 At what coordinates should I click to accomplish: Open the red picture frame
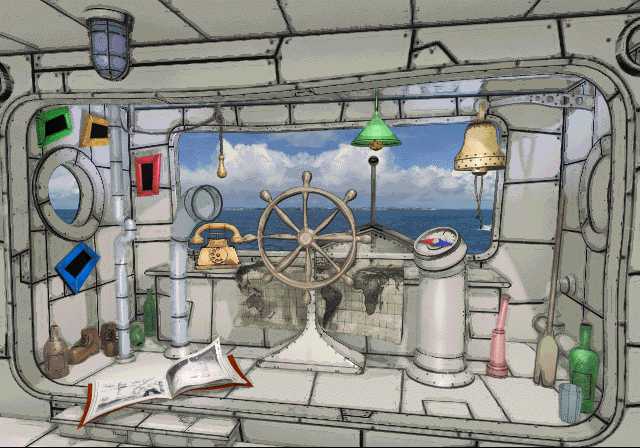(148, 174)
